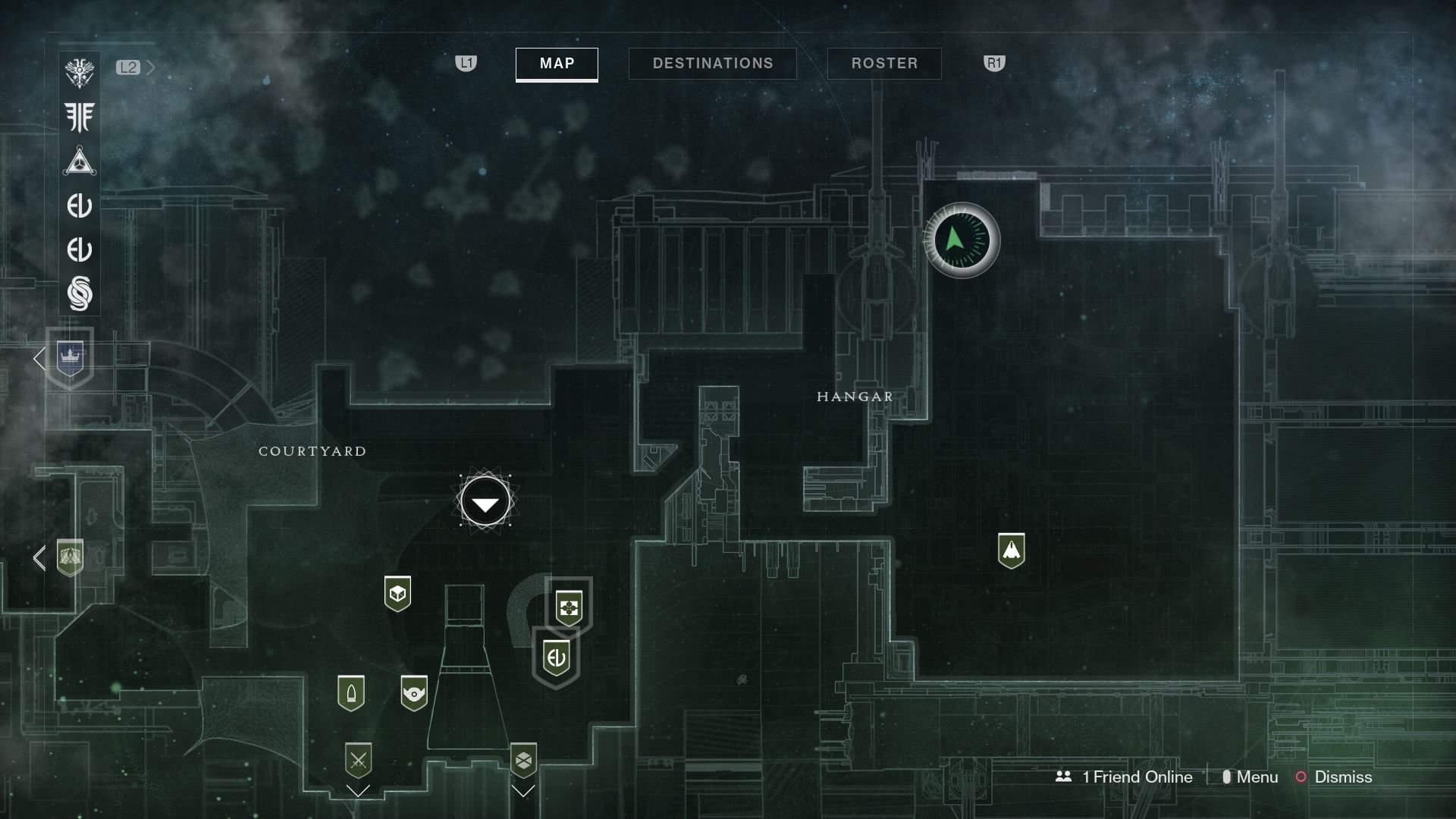Click Lord Shaxx's crossed-swords Crucible icon
The height and width of the screenshot is (819, 1456).
tap(358, 760)
